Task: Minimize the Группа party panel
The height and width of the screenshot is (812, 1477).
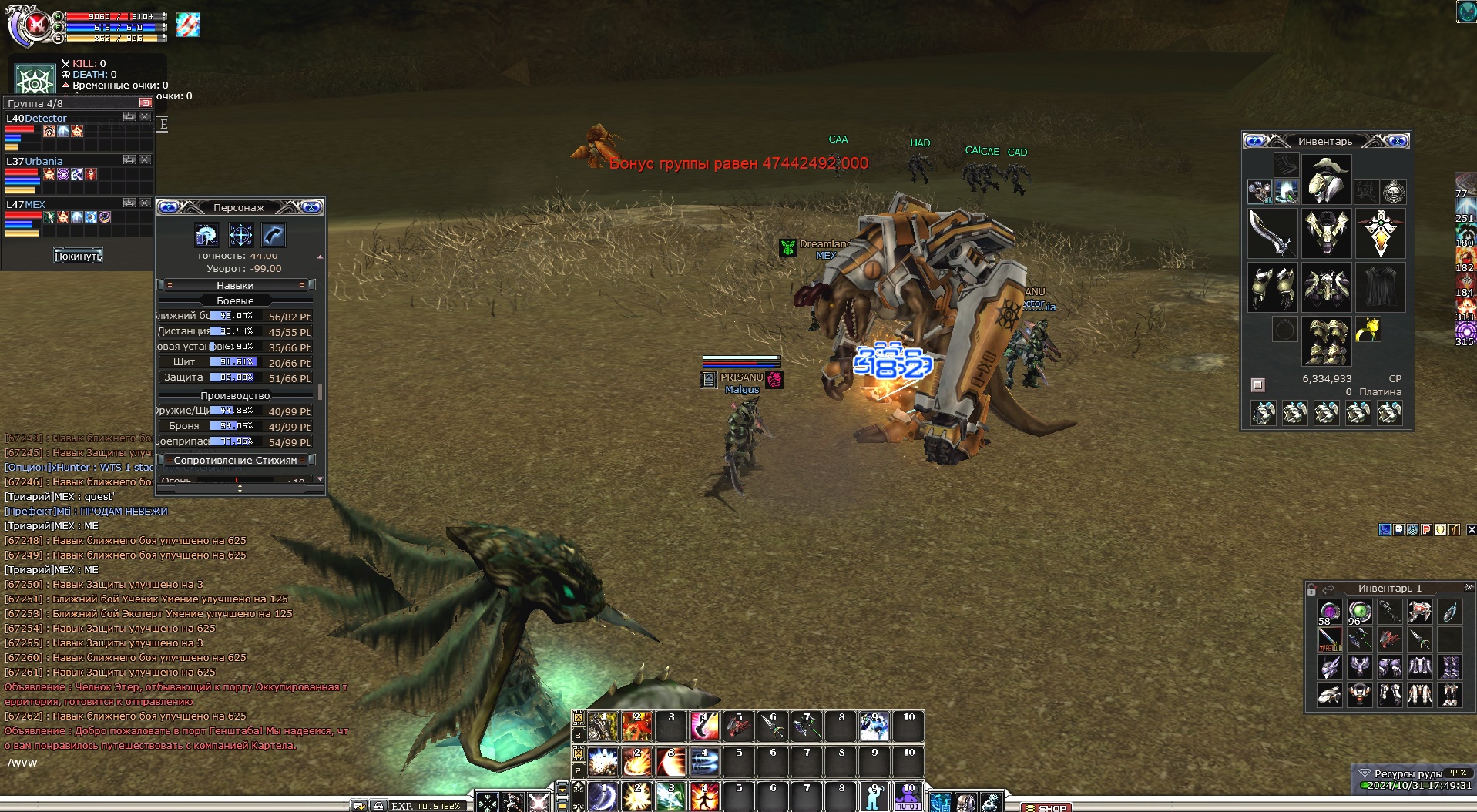Action: (x=145, y=102)
